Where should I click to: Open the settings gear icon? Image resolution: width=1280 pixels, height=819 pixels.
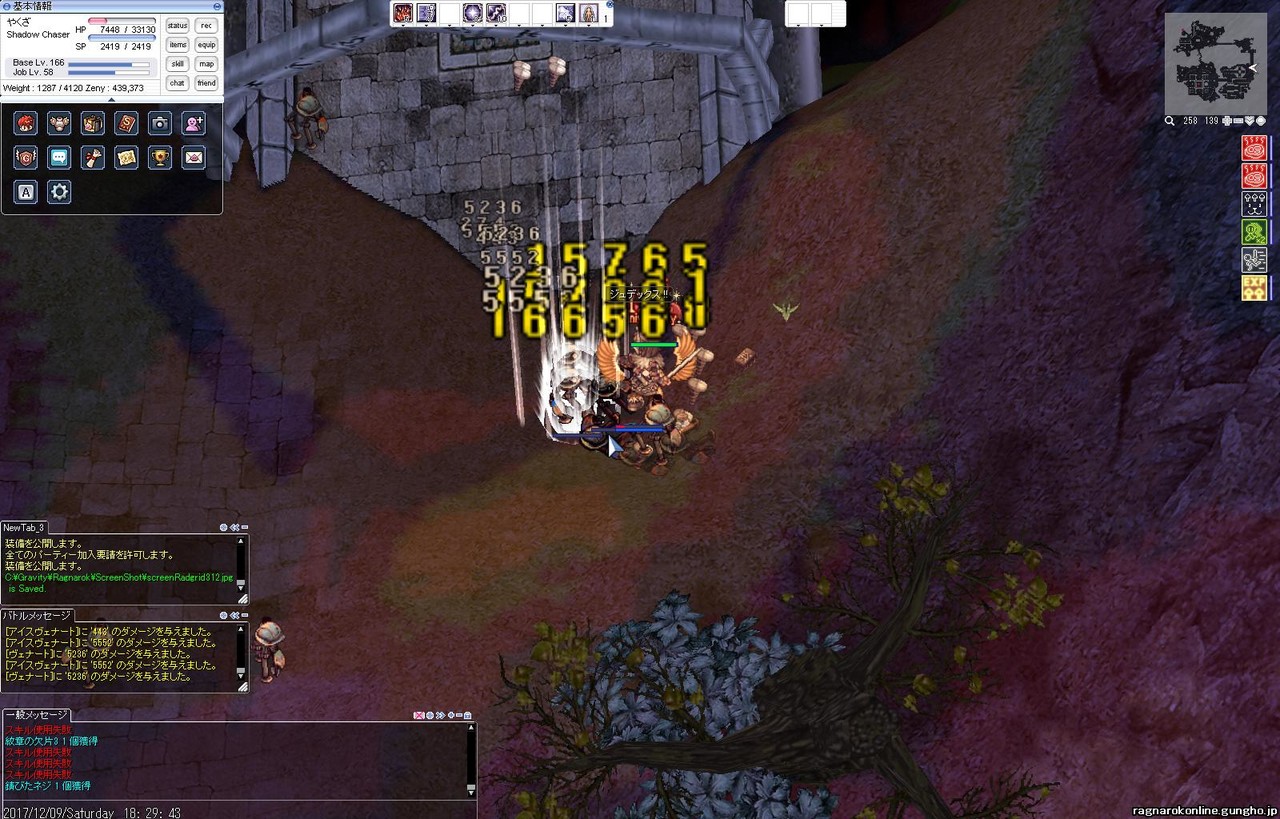59,191
